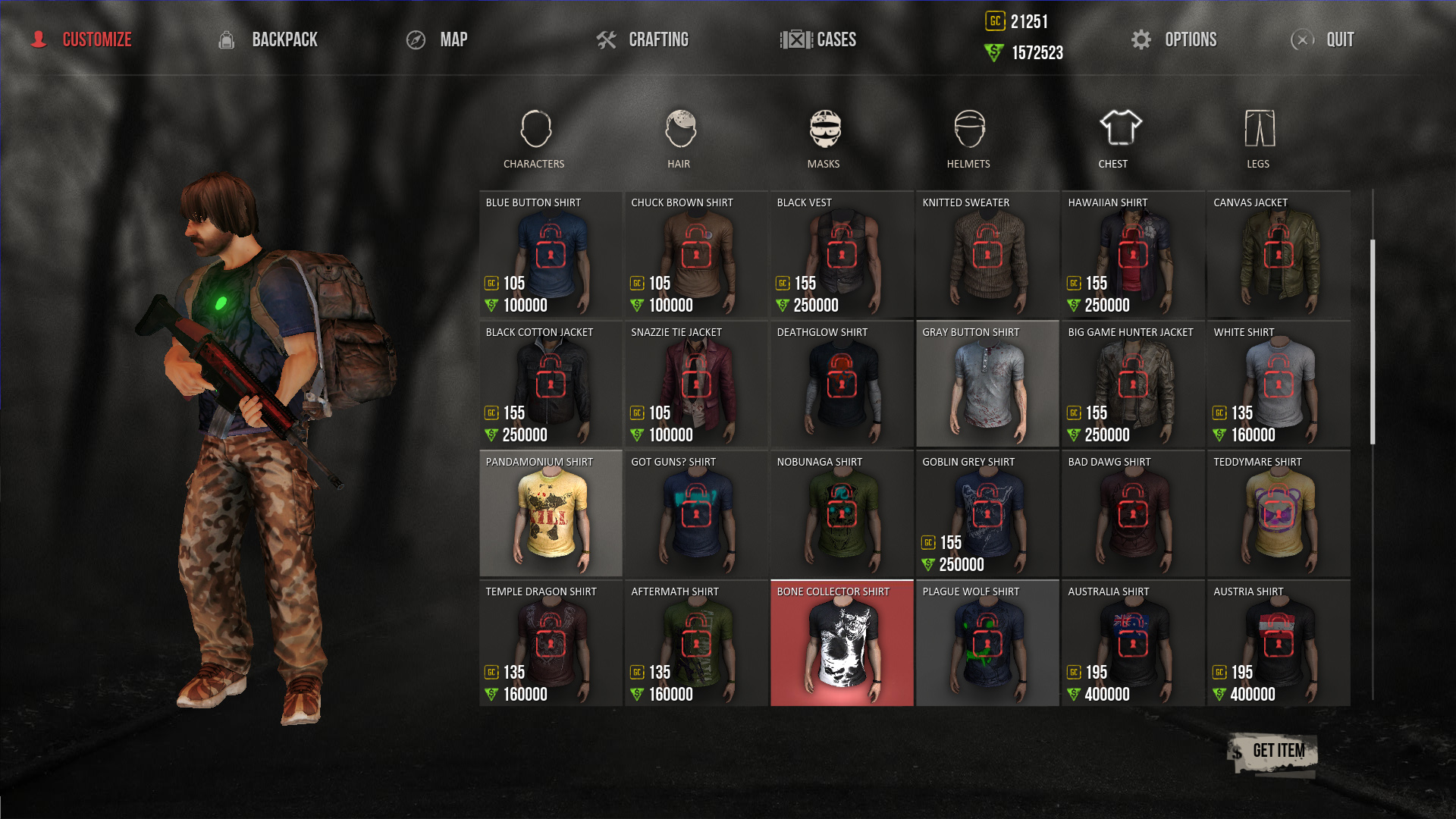Viewport: 1456px width, 819px height.
Task: Open the Cases icon
Action: (795, 39)
